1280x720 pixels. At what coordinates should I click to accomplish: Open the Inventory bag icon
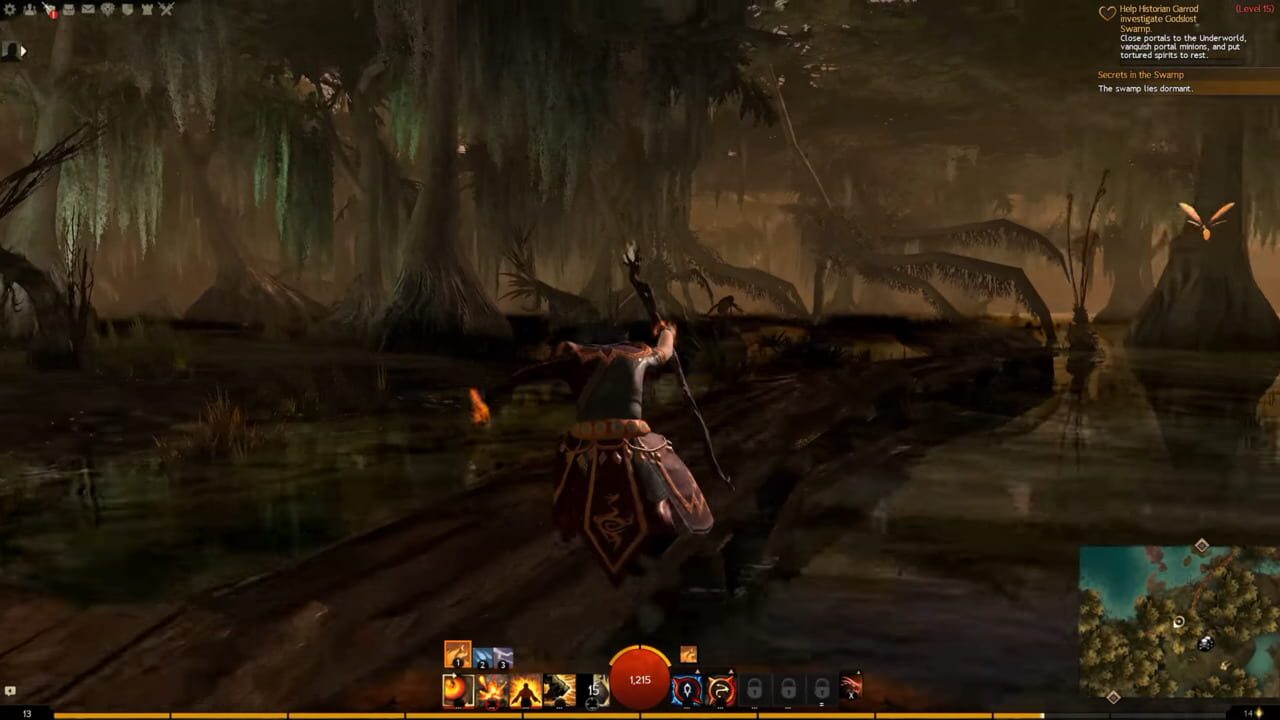pyautogui.click(x=68, y=8)
